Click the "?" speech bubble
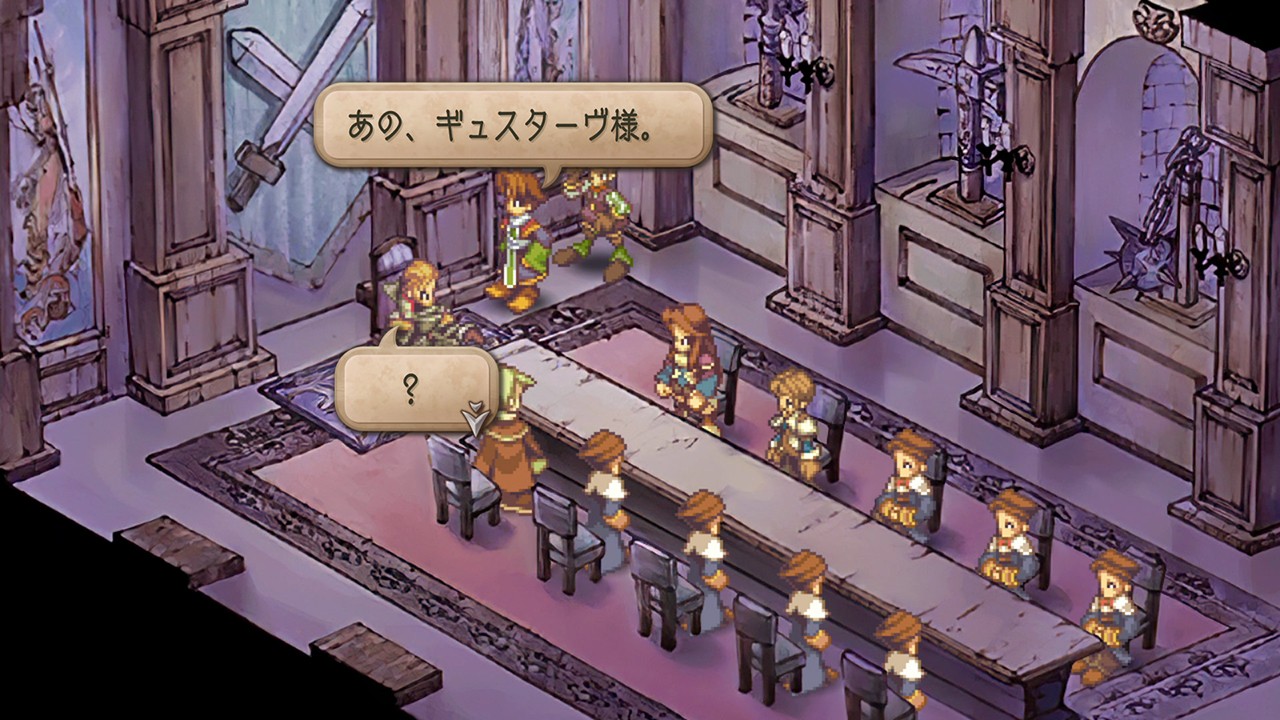Screen dimensions: 1280x720 [415, 388]
